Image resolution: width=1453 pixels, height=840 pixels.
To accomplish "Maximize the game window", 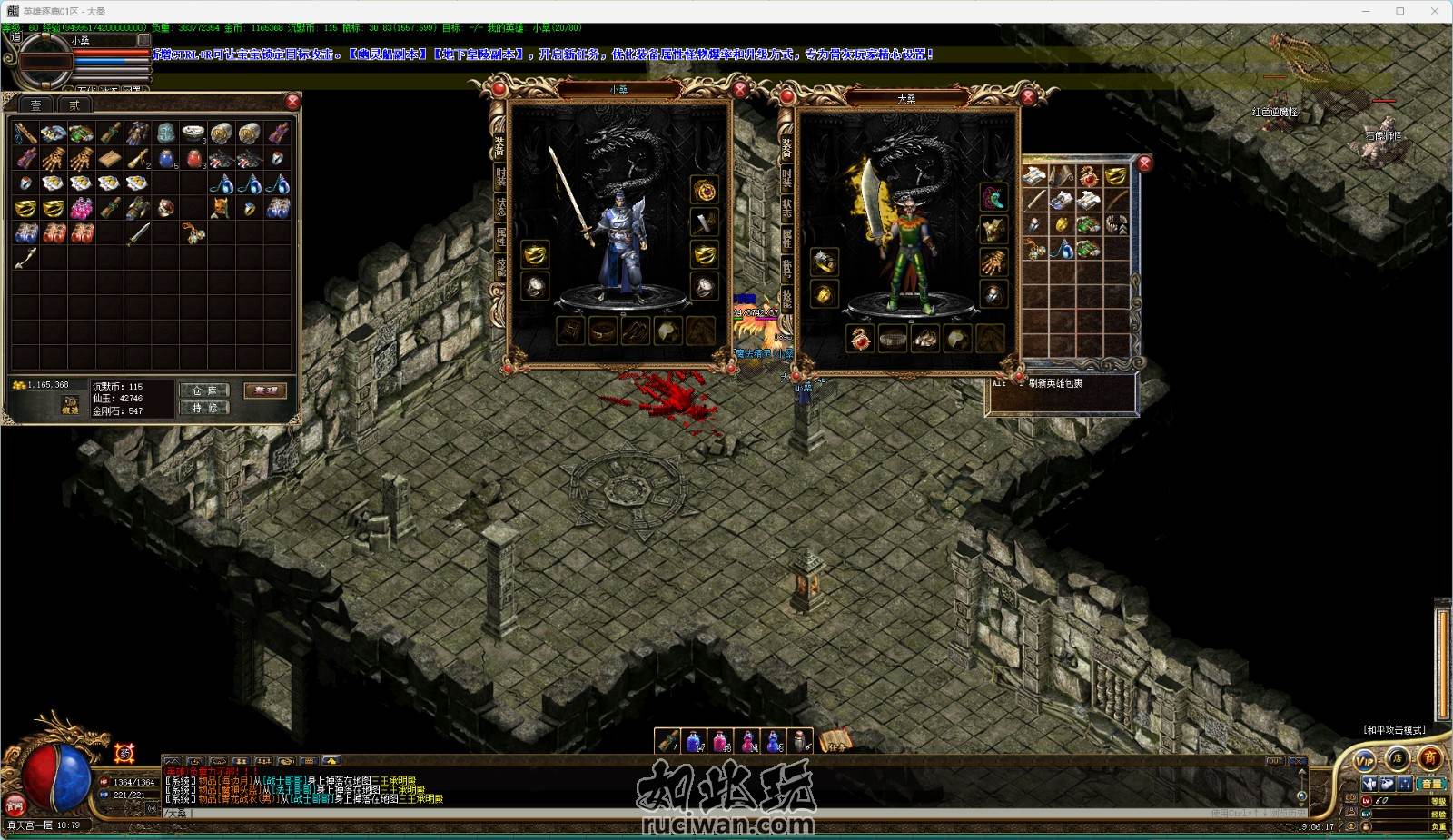I will click(x=1399, y=11).
